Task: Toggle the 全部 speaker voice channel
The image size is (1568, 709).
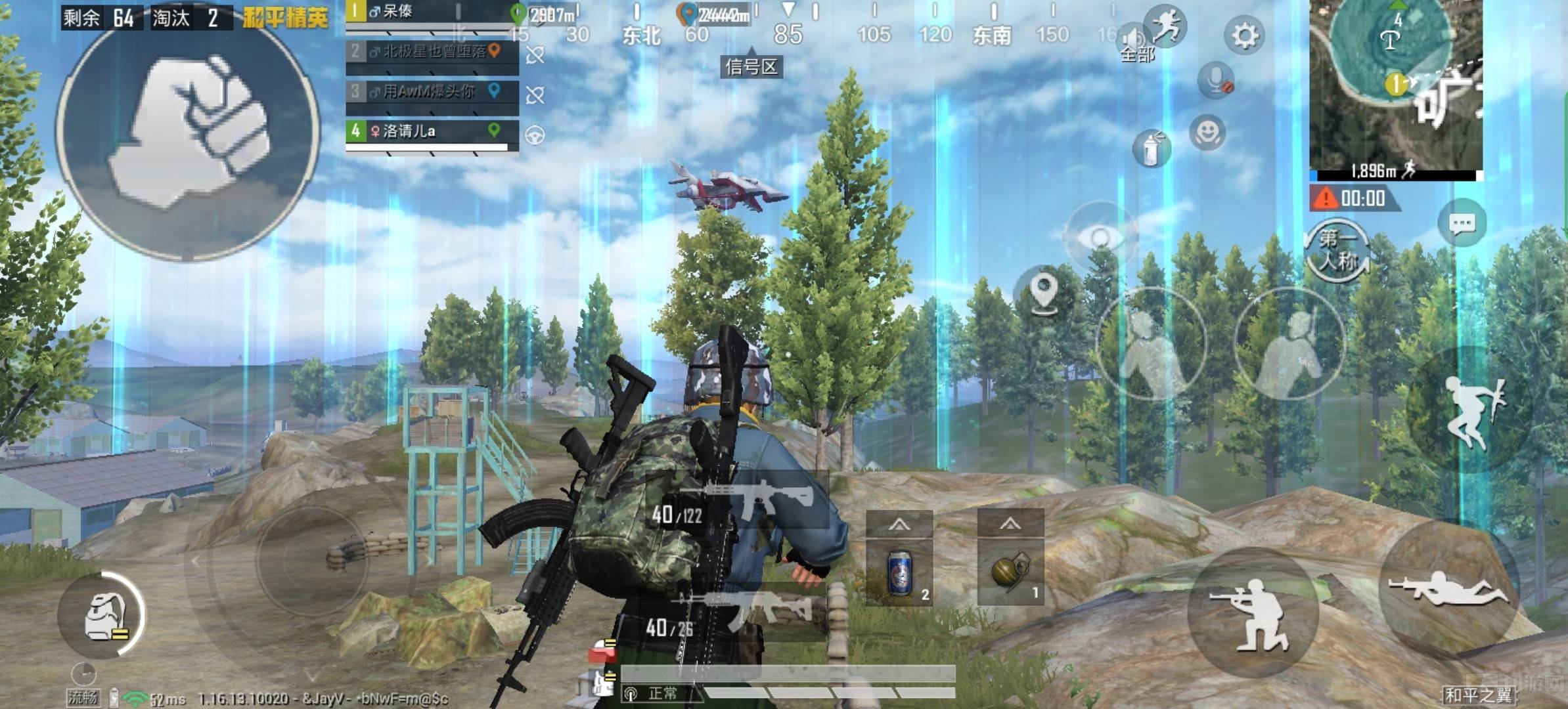Action: pyautogui.click(x=1136, y=43)
